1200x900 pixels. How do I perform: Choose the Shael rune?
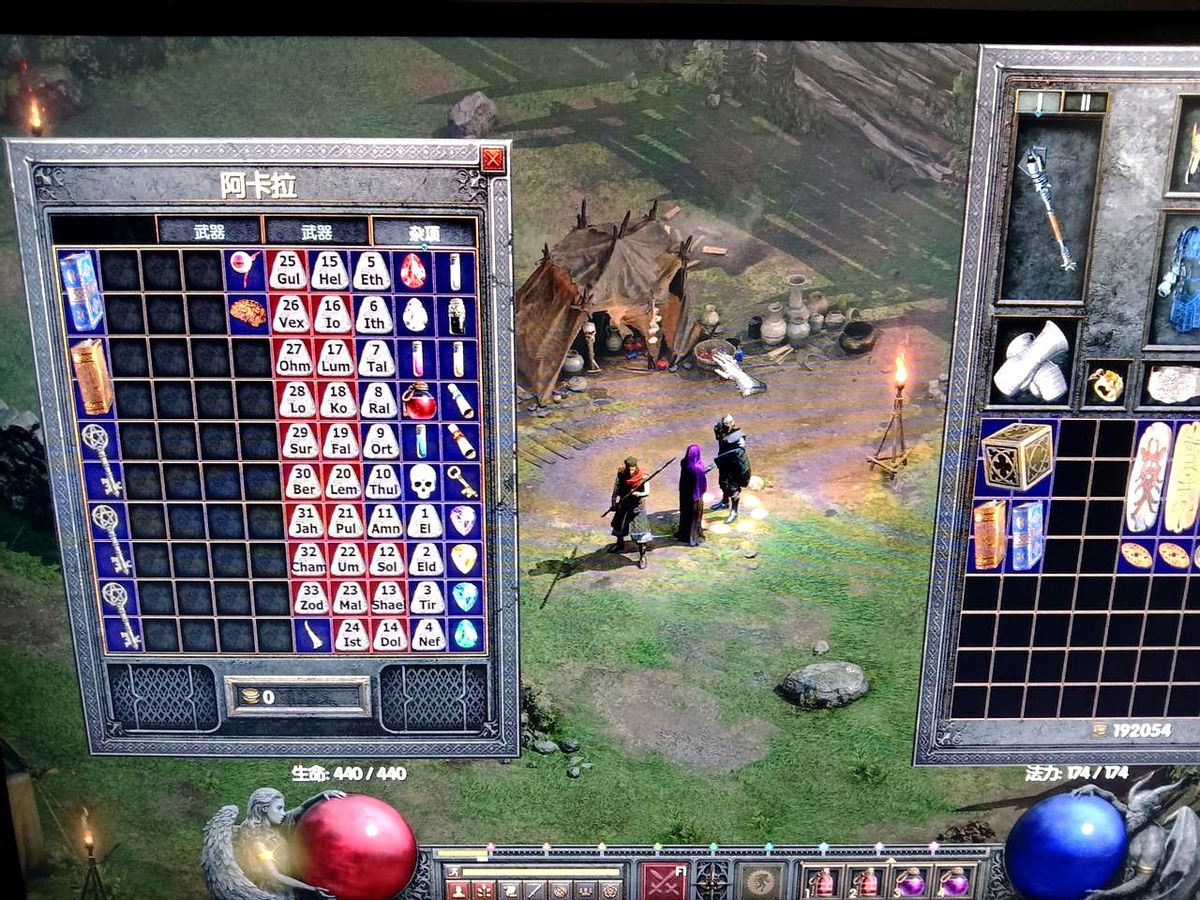click(389, 598)
